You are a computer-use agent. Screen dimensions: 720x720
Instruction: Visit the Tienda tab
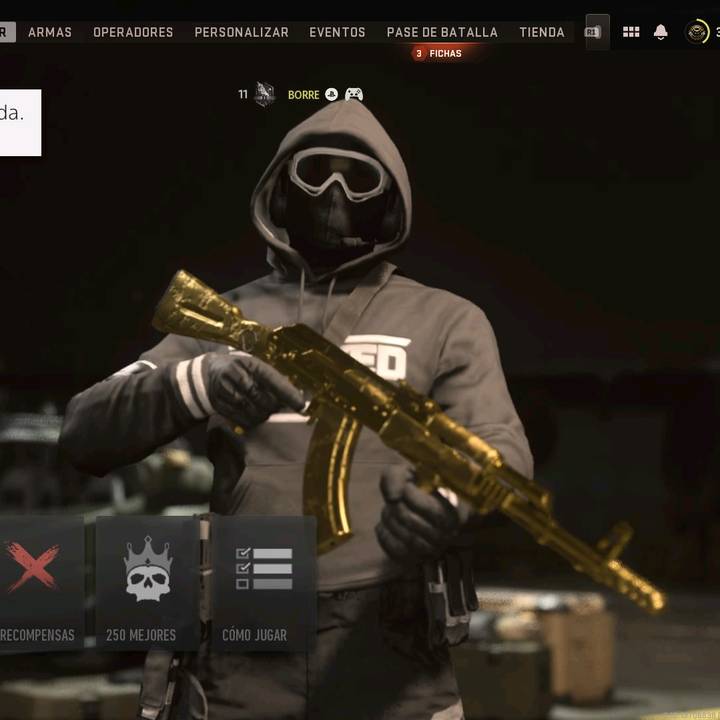[542, 32]
